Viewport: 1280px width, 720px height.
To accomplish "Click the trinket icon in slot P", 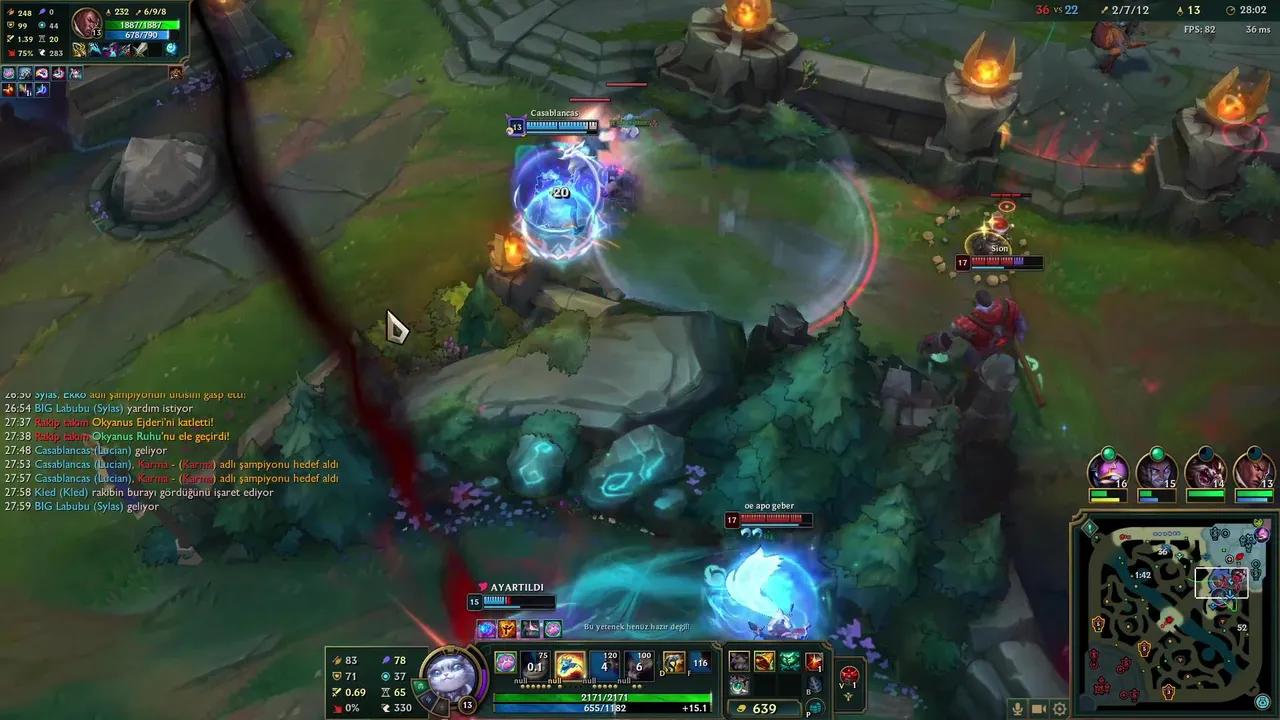I will point(814,707).
